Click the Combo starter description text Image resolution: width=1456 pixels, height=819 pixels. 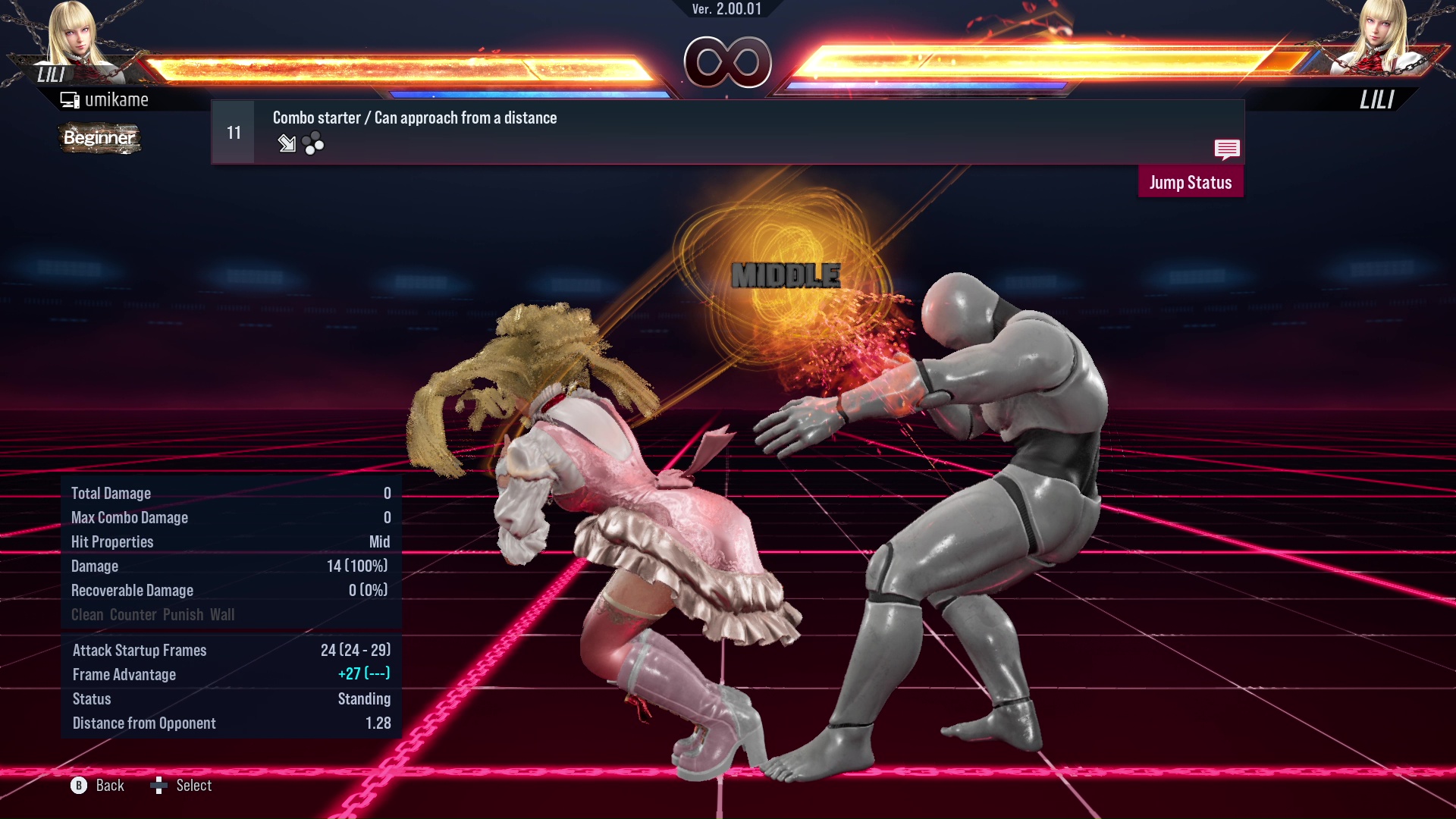click(414, 118)
